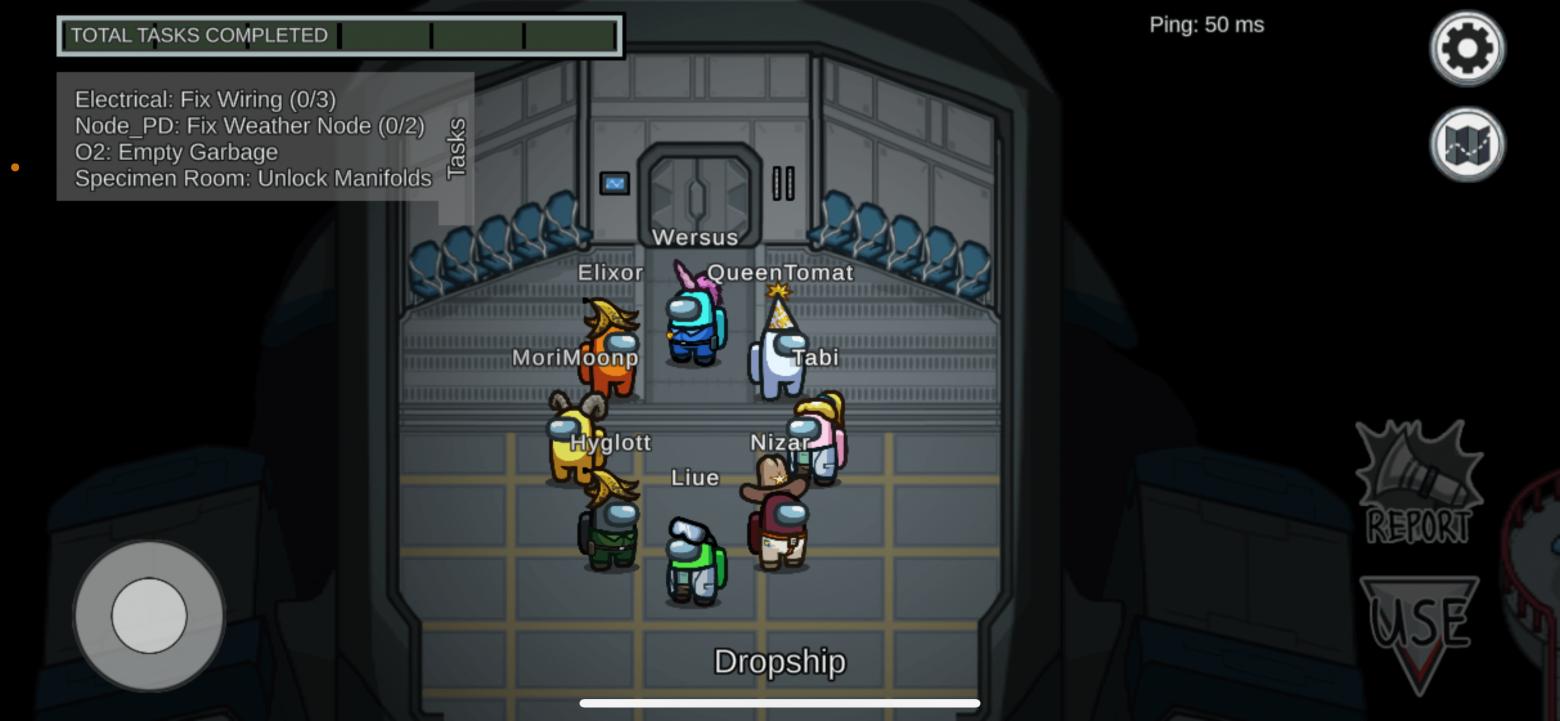This screenshot has width=1560, height=721.
Task: Collapse the Tasks side tab
Action: [x=457, y=148]
